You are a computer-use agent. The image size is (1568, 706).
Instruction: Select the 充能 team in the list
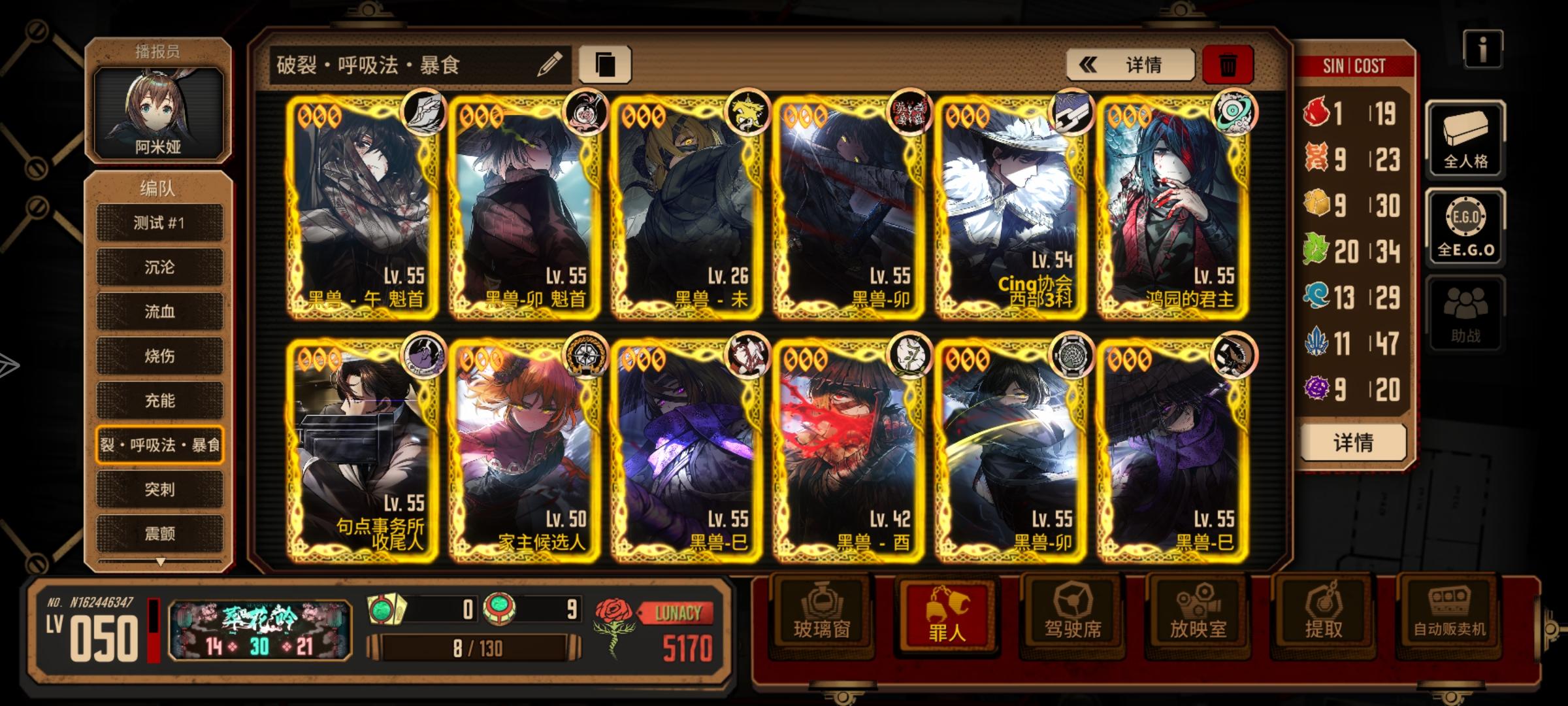click(159, 401)
